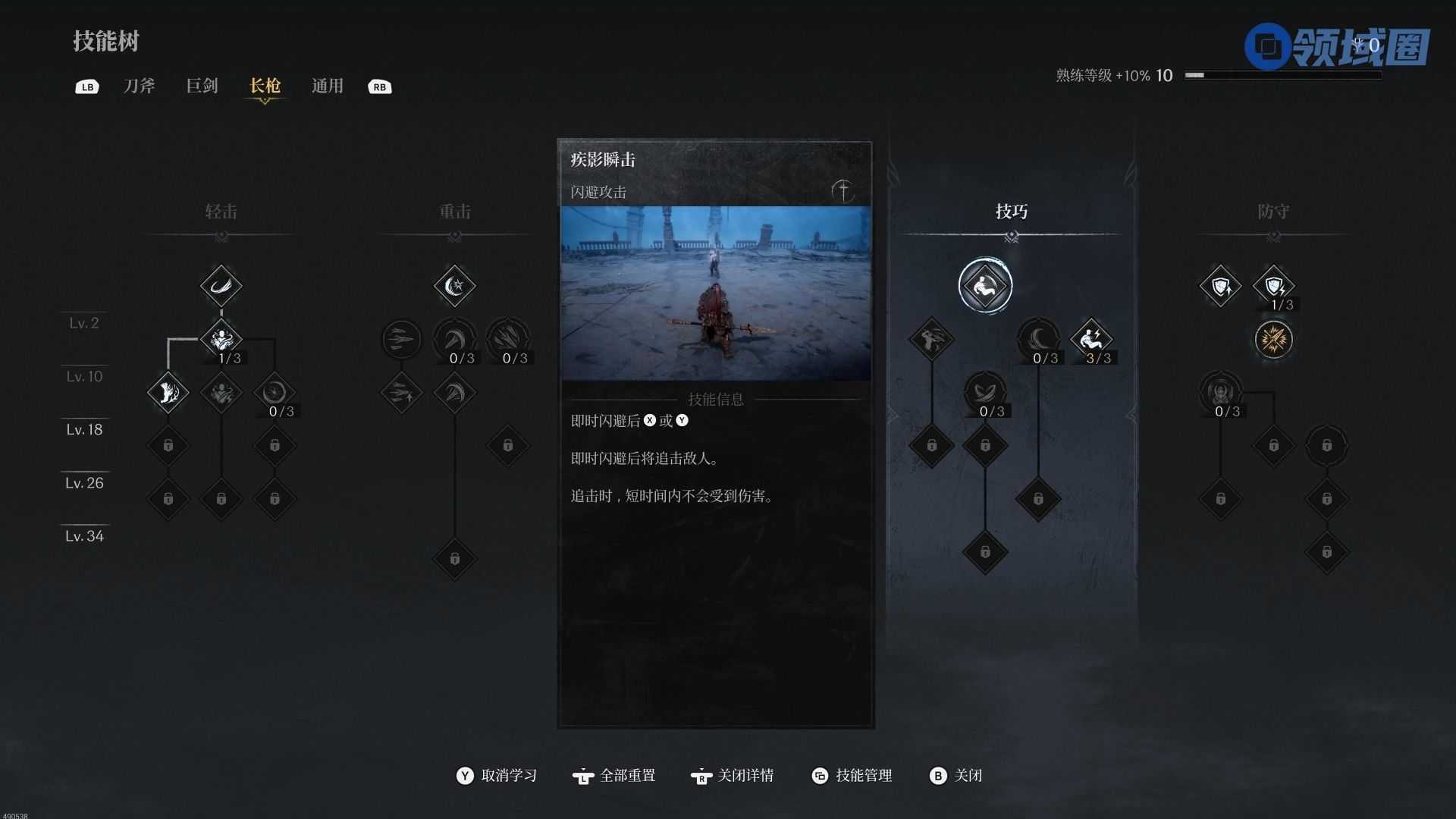This screenshot has width=1456, height=819.
Task: Select the crescent star node under 重击
Action: 454,286
